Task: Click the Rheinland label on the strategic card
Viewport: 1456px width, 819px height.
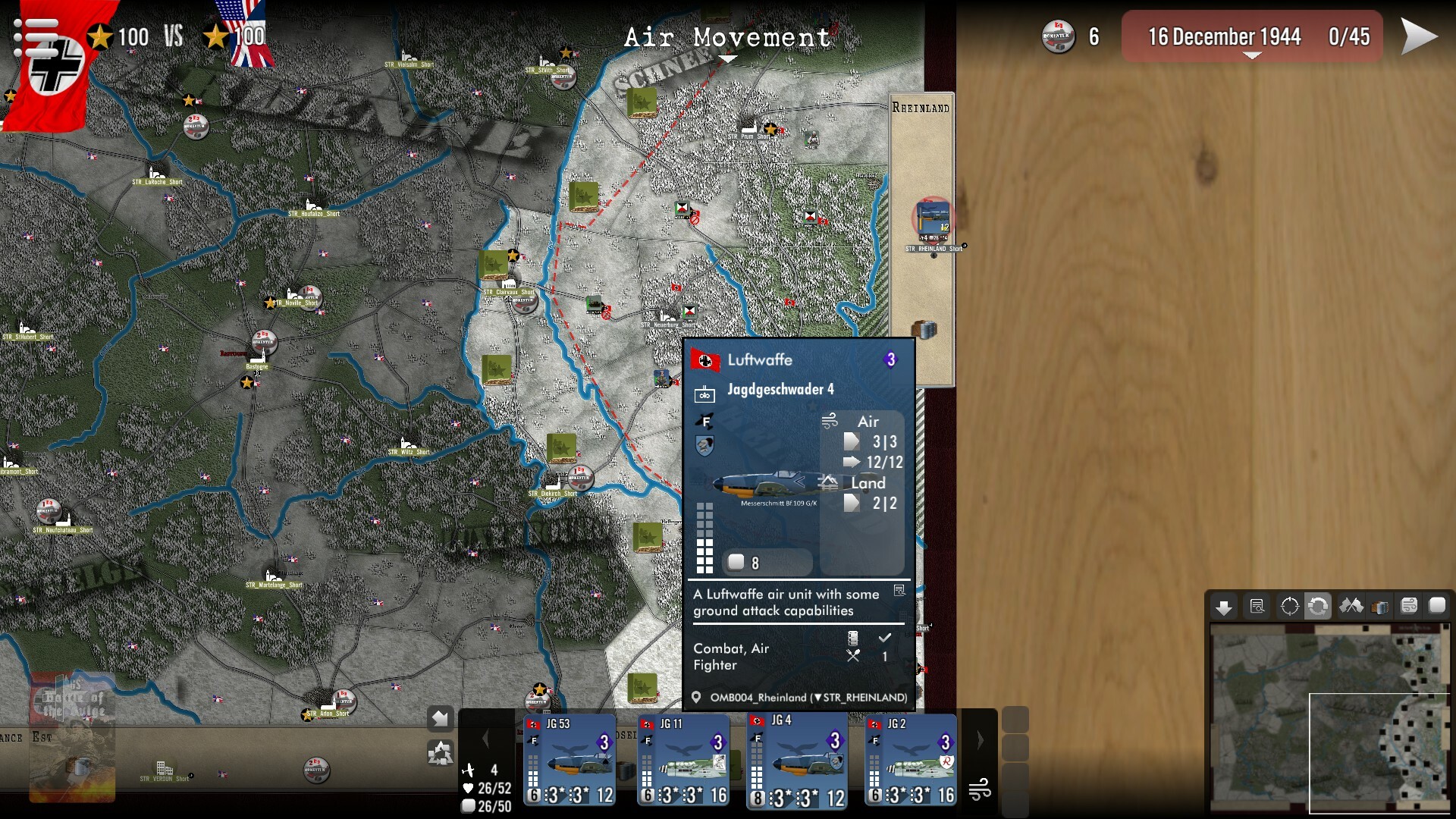Action: click(921, 107)
